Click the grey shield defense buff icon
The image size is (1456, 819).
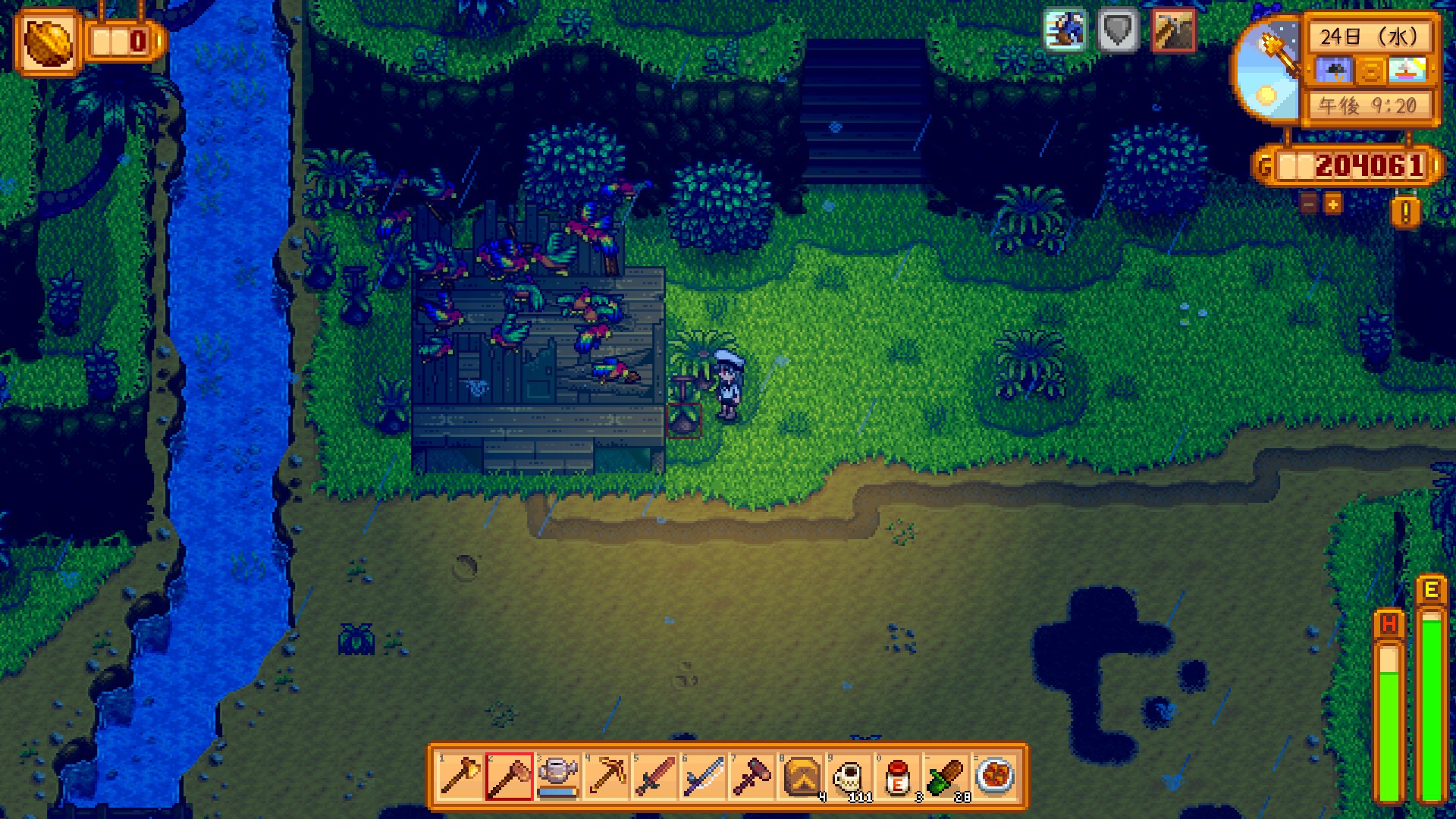tap(1118, 30)
